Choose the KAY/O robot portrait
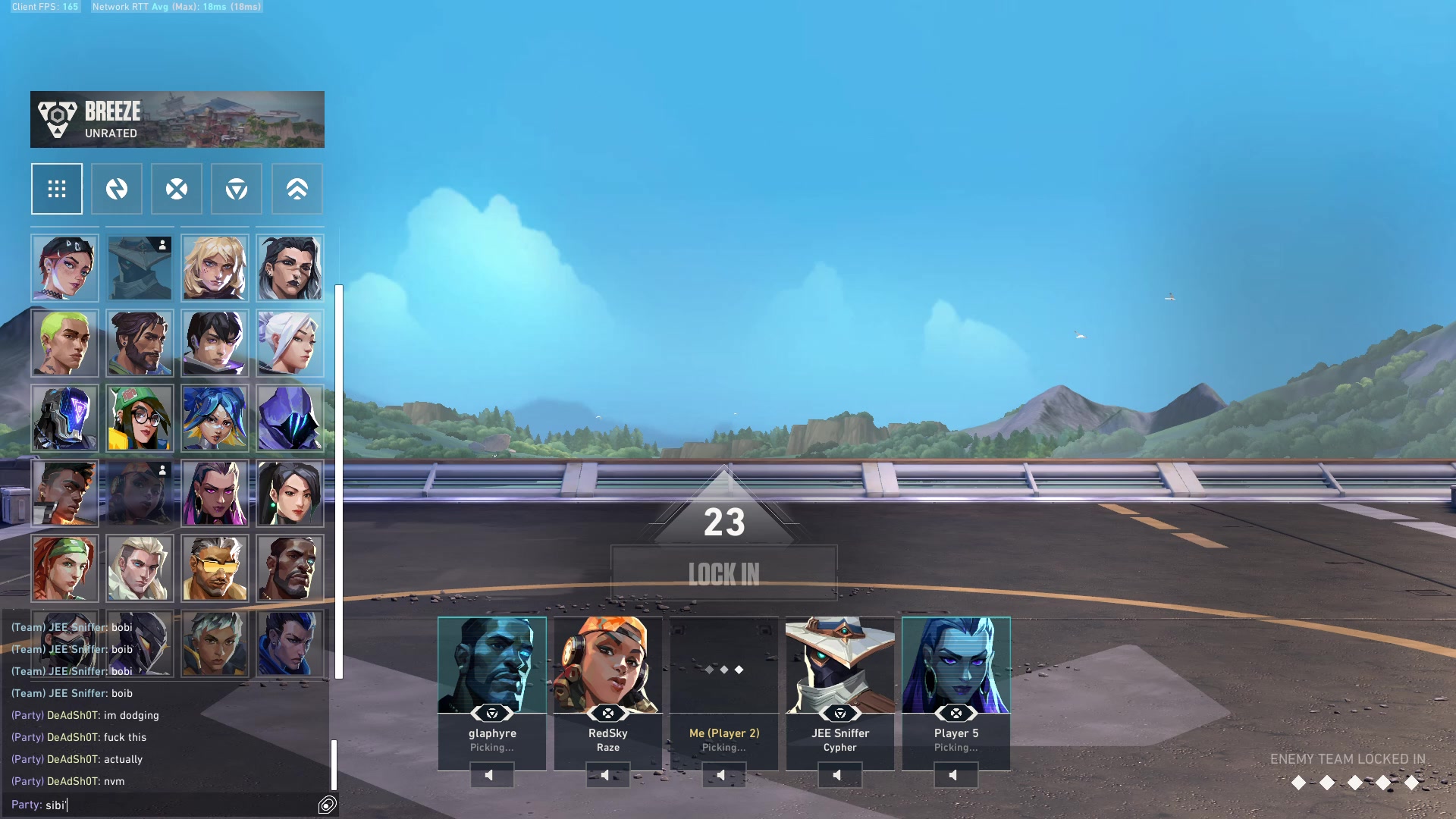The height and width of the screenshot is (819, 1456). tap(64, 418)
